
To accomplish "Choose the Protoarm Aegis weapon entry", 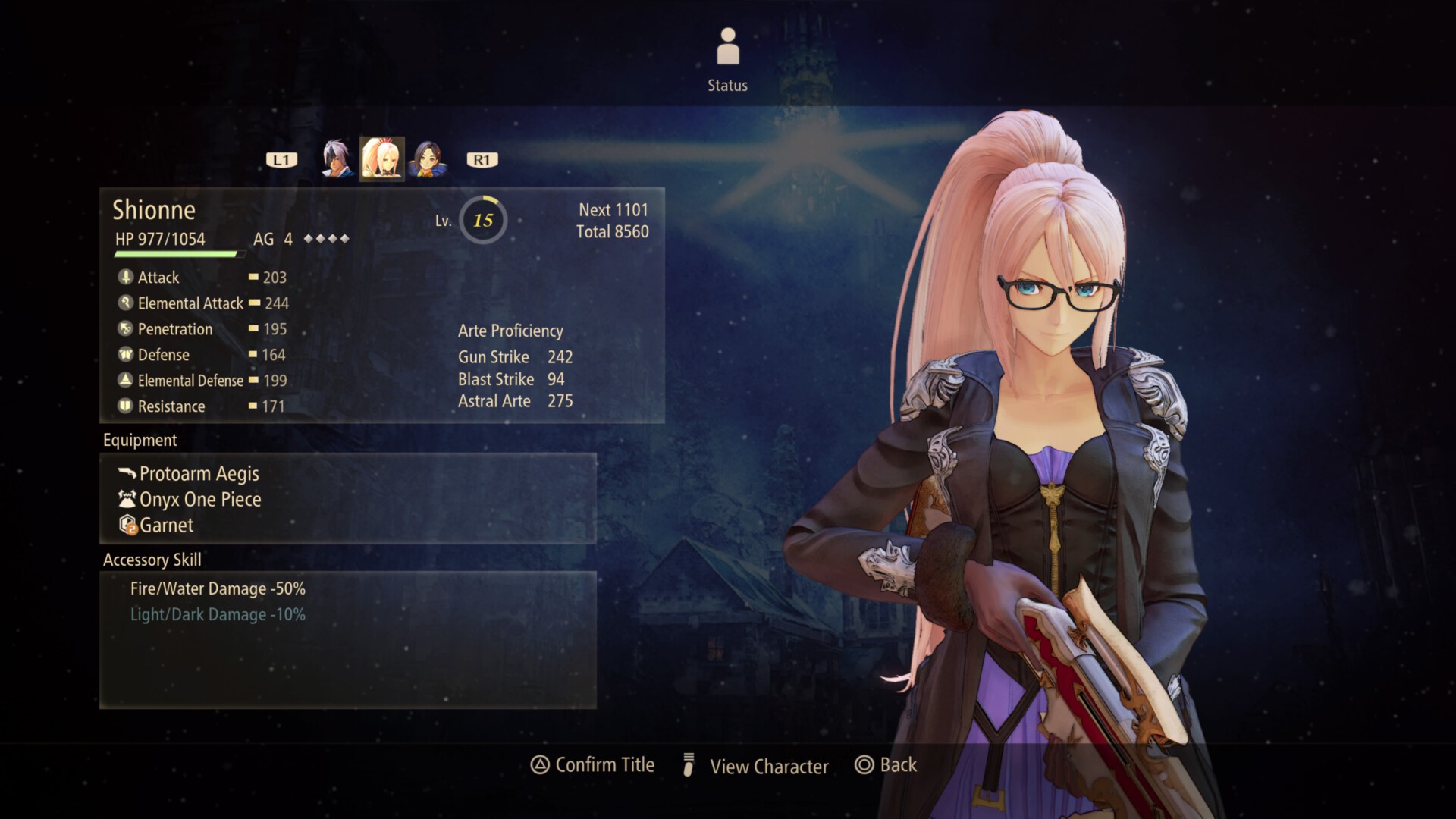I will point(199,474).
